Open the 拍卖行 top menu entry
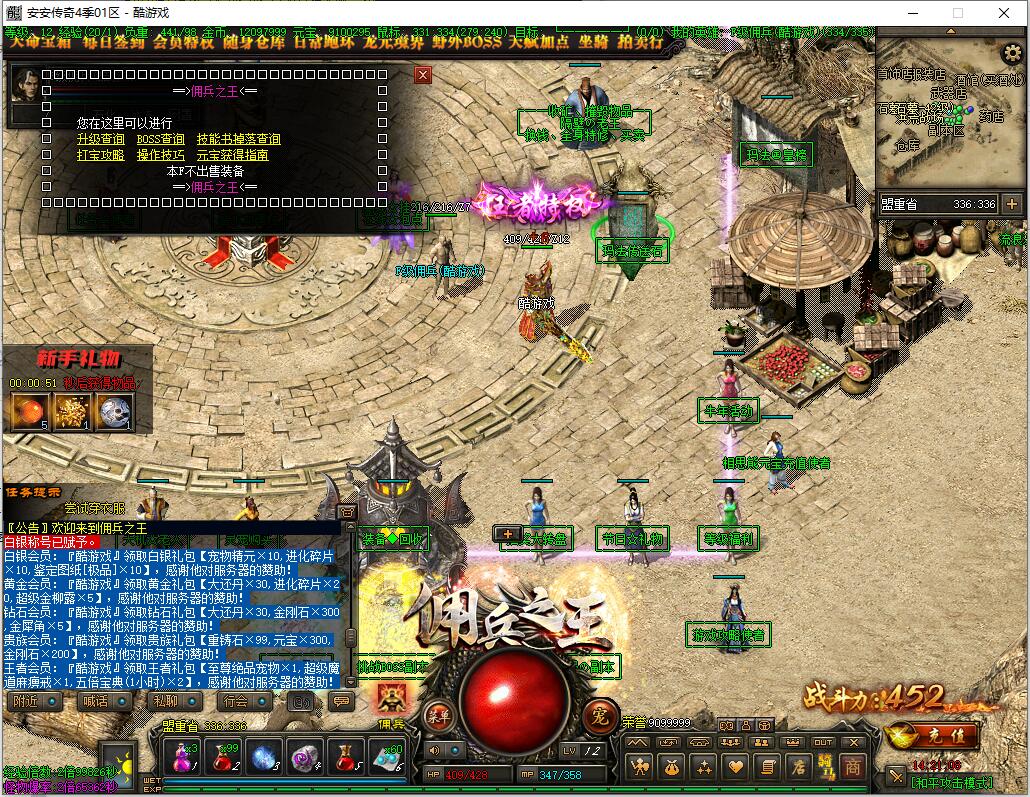The width and height of the screenshot is (1030, 797). (640, 43)
